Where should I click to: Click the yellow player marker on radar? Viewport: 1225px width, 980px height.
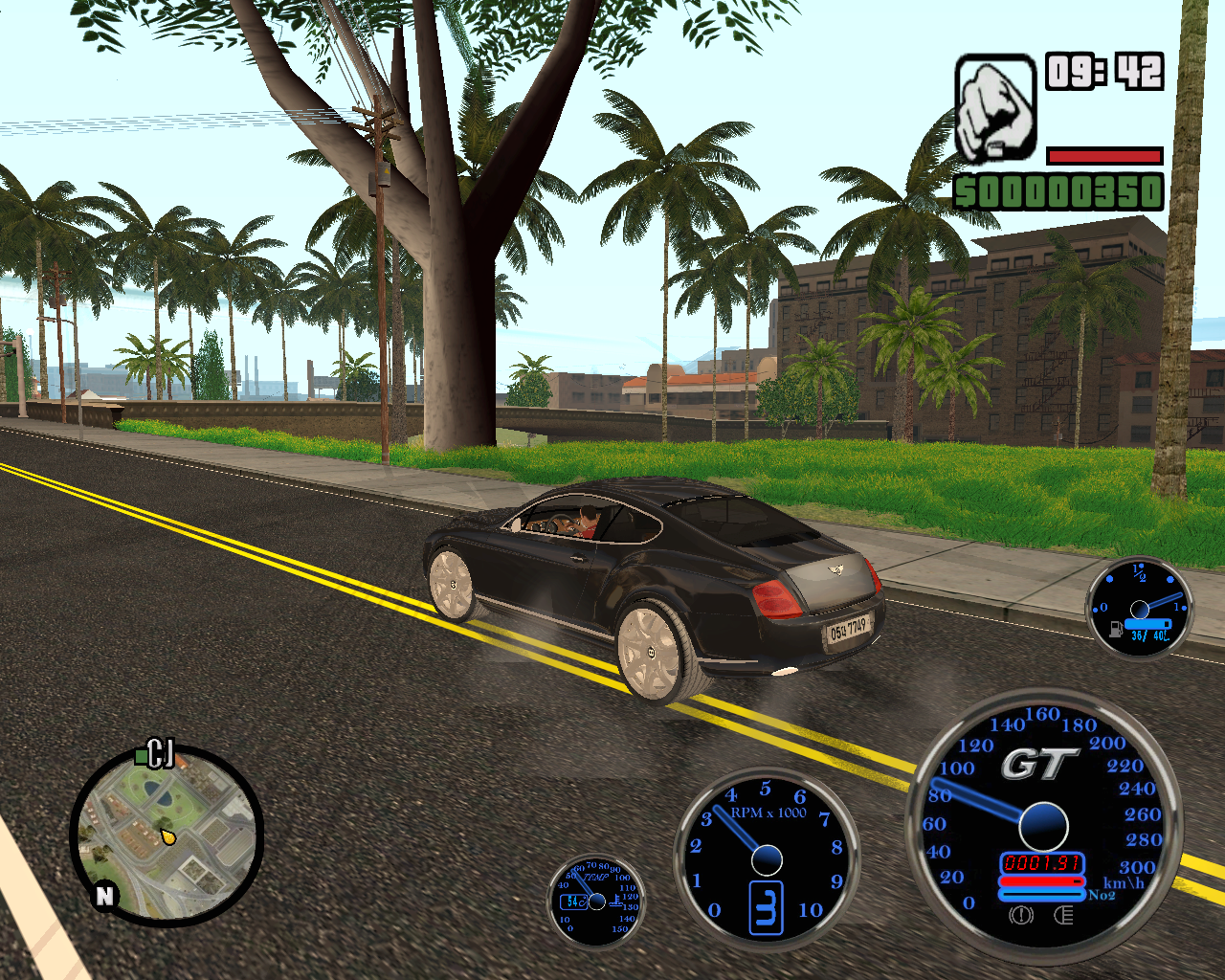click(168, 836)
